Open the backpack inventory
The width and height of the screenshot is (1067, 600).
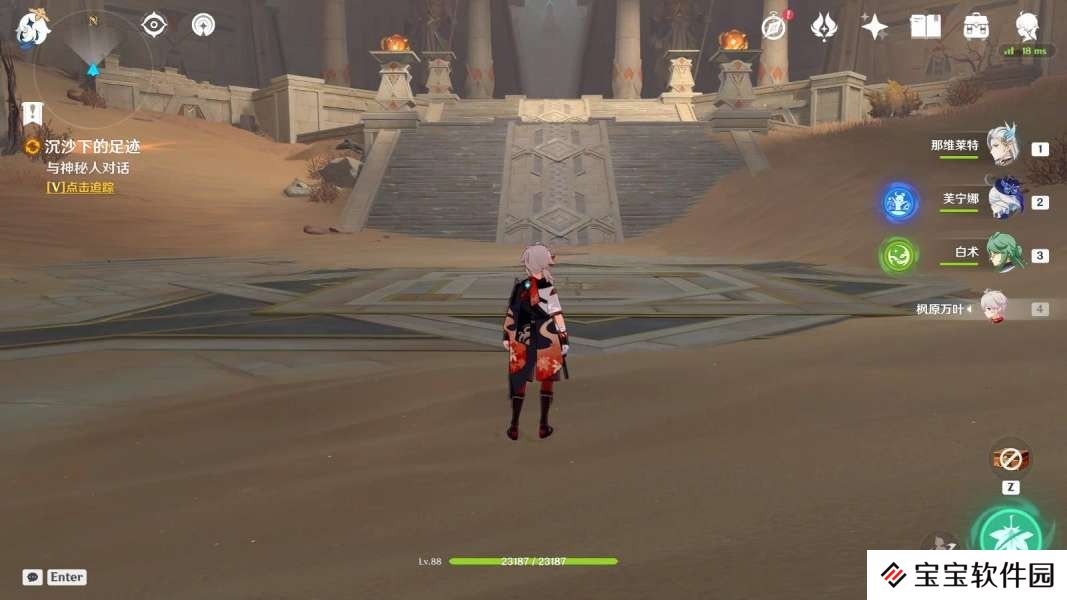976,27
